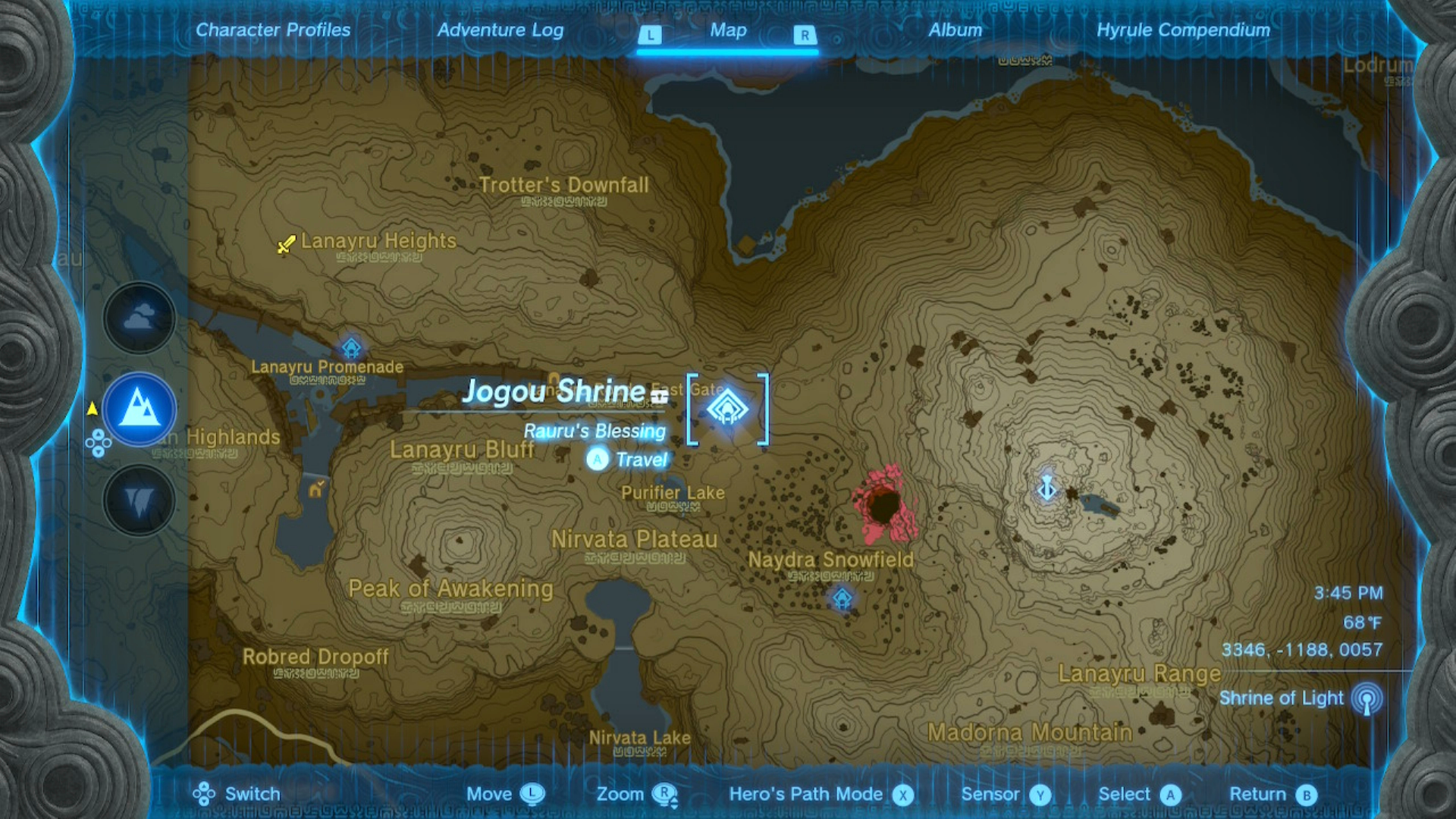This screenshot has height=819, width=1456.
Task: Select the highlighted map layer button
Action: click(x=138, y=409)
